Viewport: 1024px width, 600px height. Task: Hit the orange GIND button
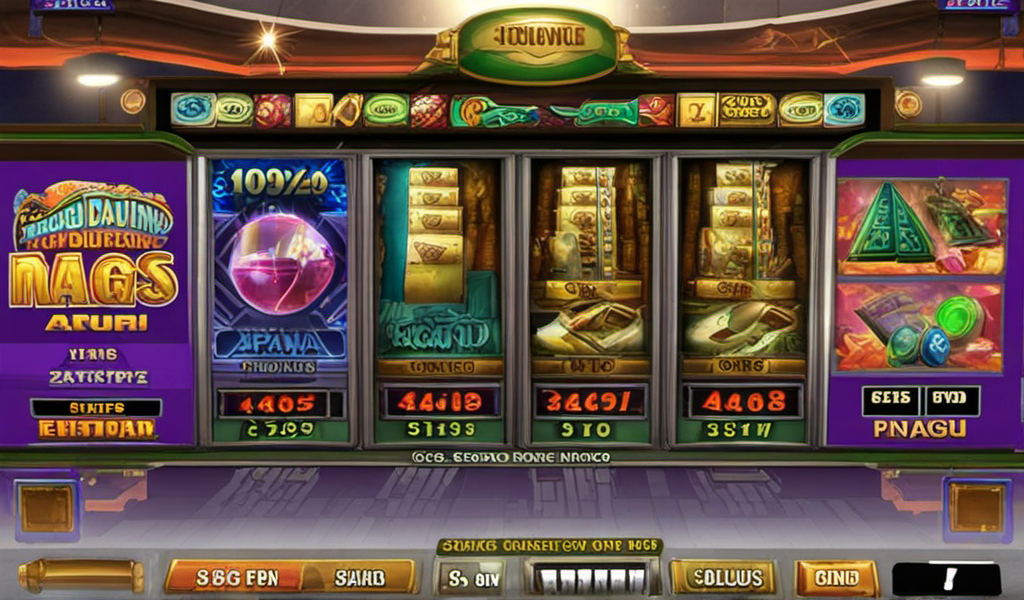pos(836,578)
